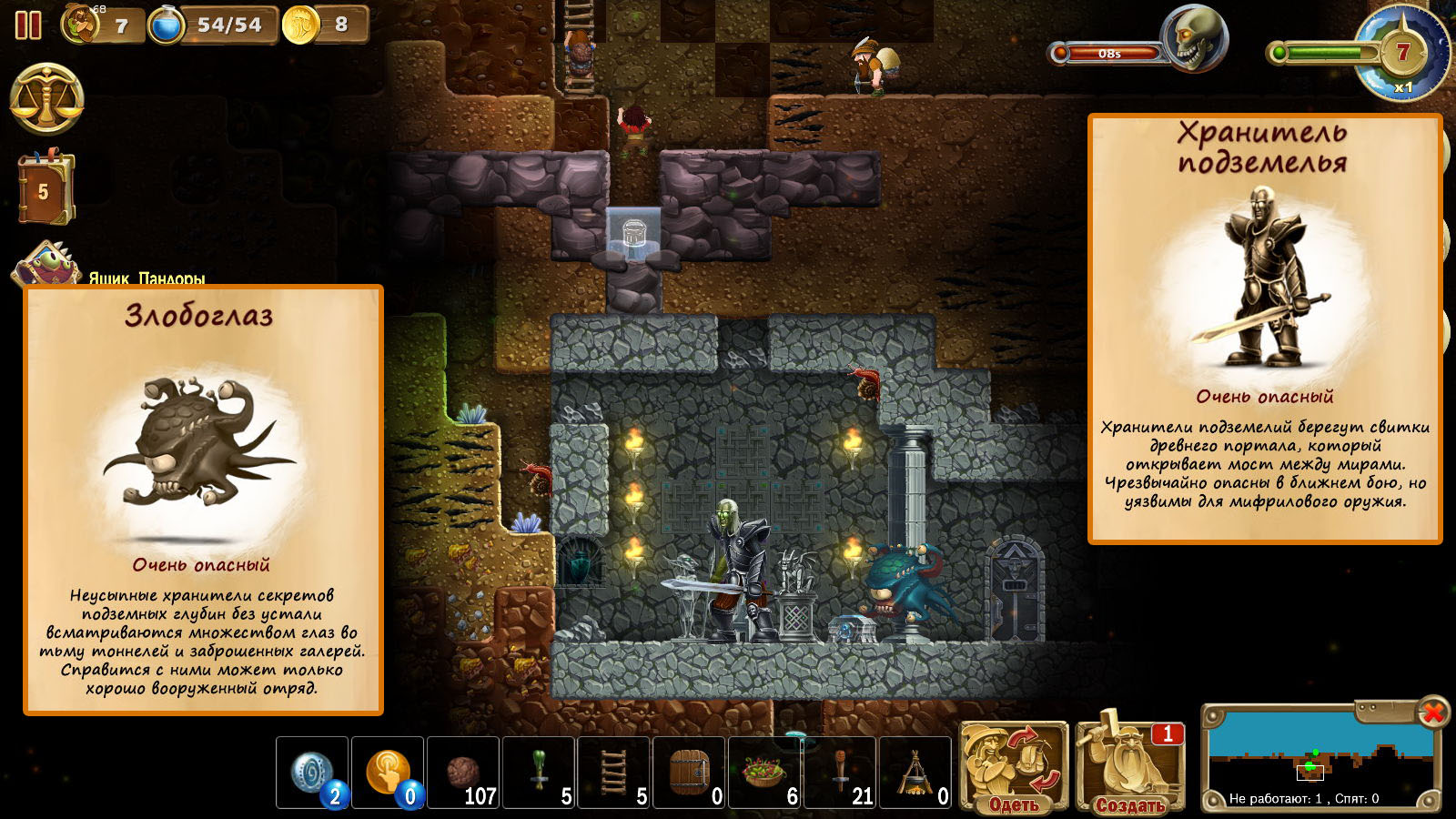Image resolution: width=1456 pixels, height=819 pixels.
Task: Click the dwarf count icon
Action: pos(81,25)
